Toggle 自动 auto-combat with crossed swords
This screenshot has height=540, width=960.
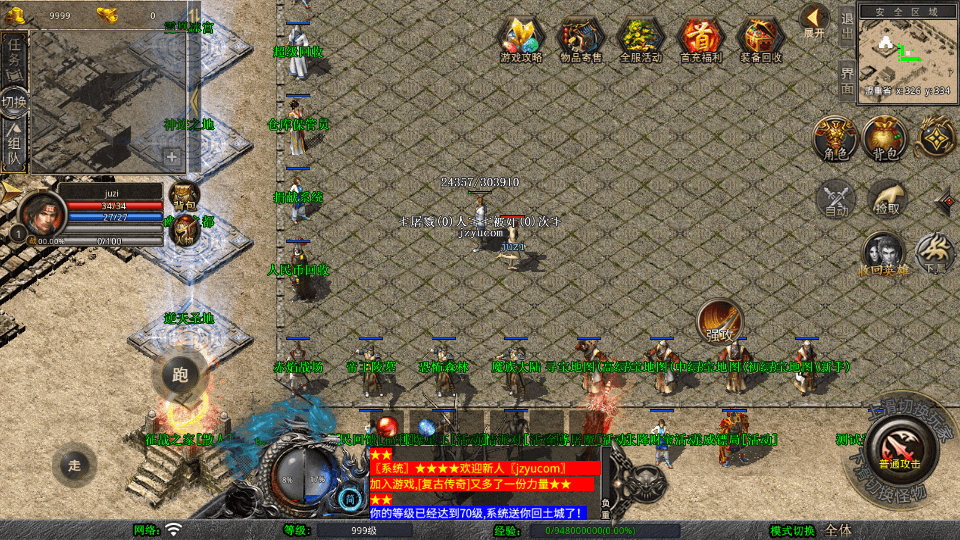pos(836,198)
